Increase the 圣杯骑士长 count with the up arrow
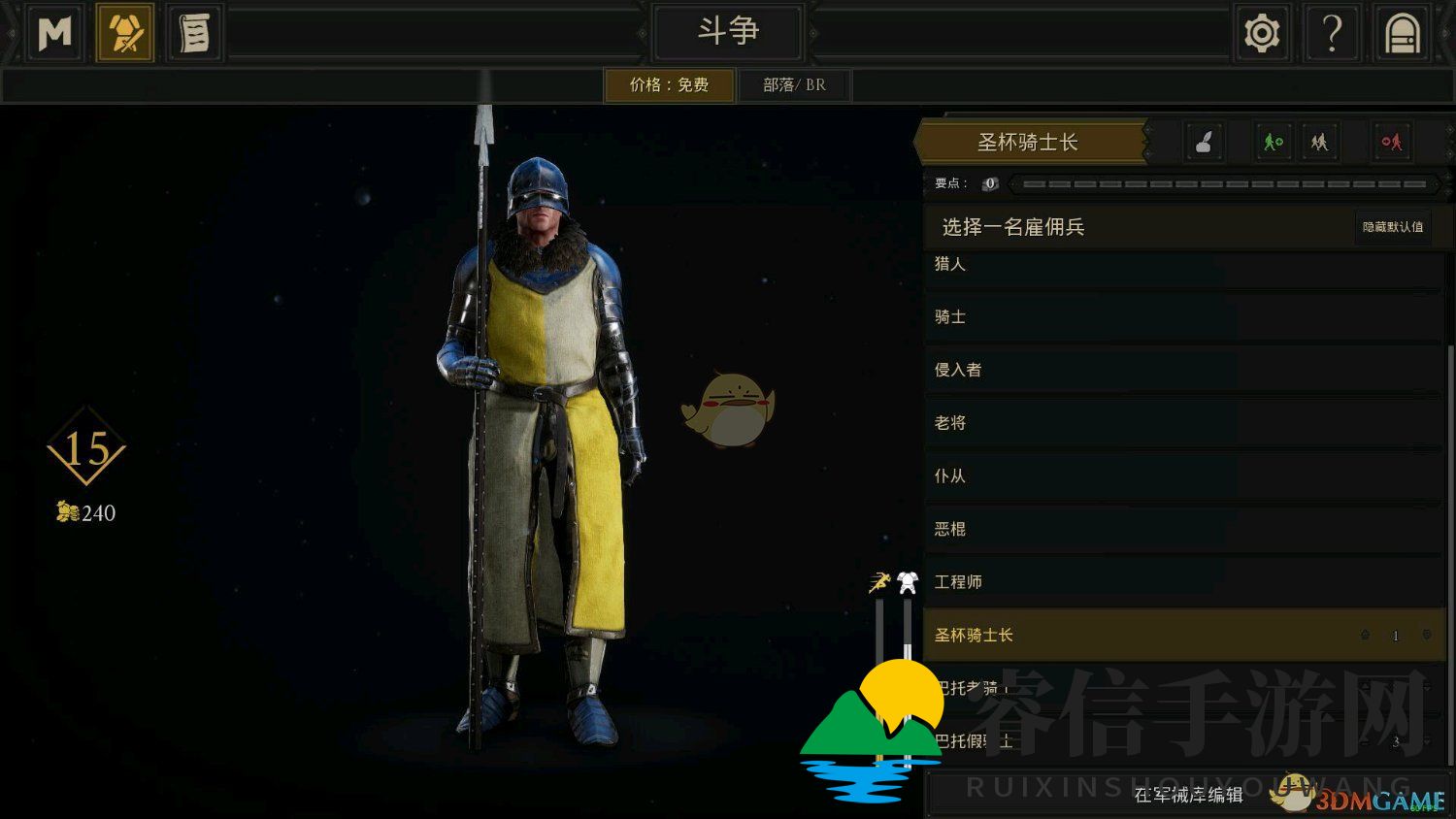Viewport: 1456px width, 819px height. [1364, 636]
